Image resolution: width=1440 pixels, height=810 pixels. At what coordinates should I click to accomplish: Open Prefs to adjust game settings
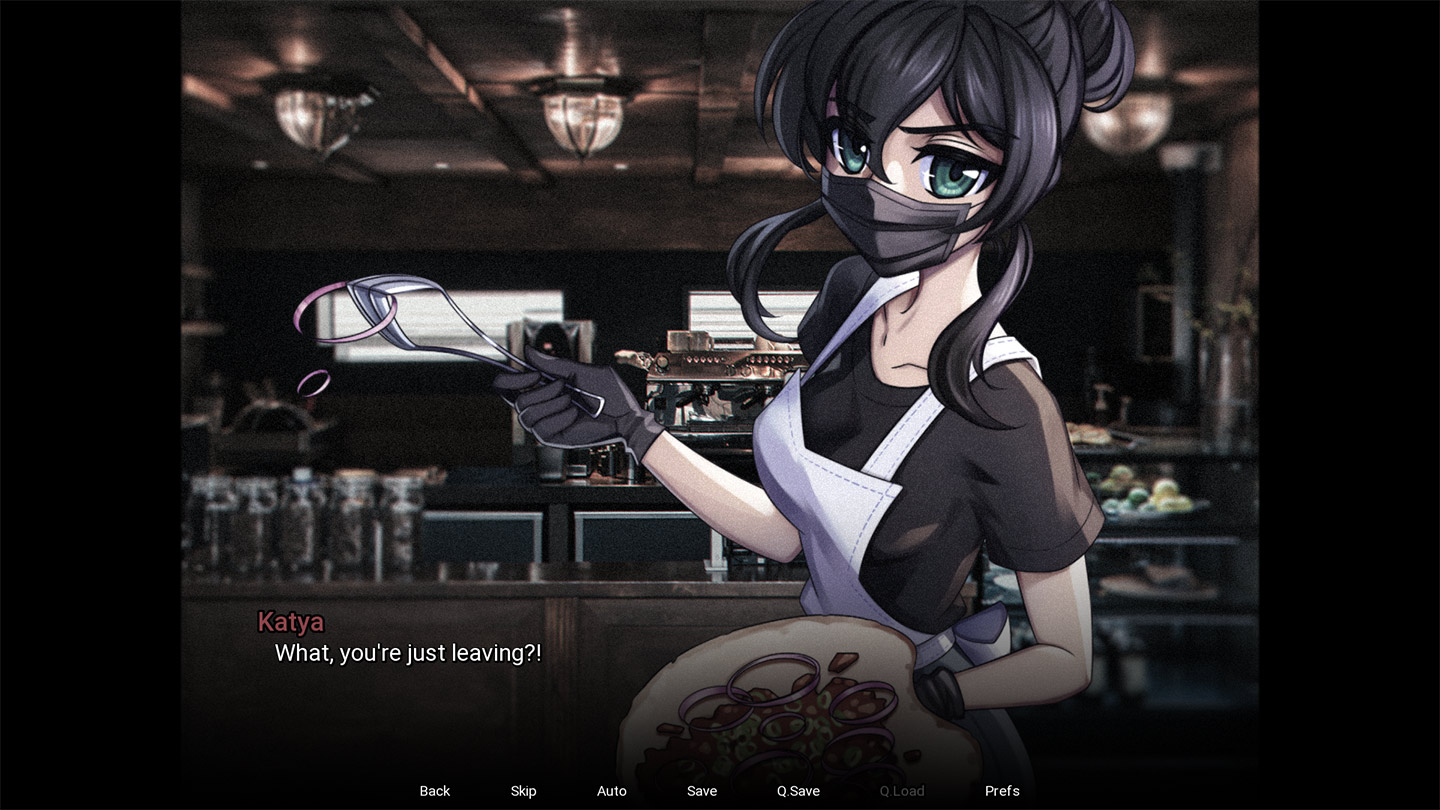1001,790
